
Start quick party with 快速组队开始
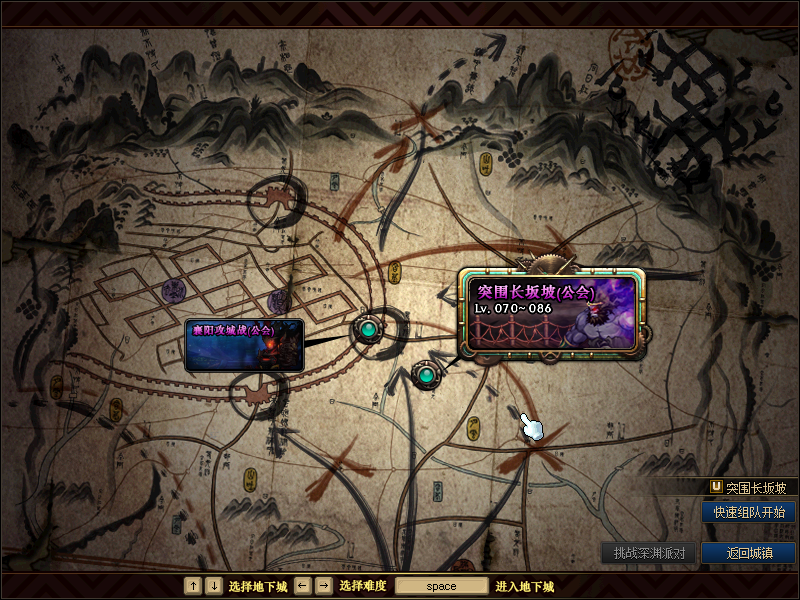point(749,511)
